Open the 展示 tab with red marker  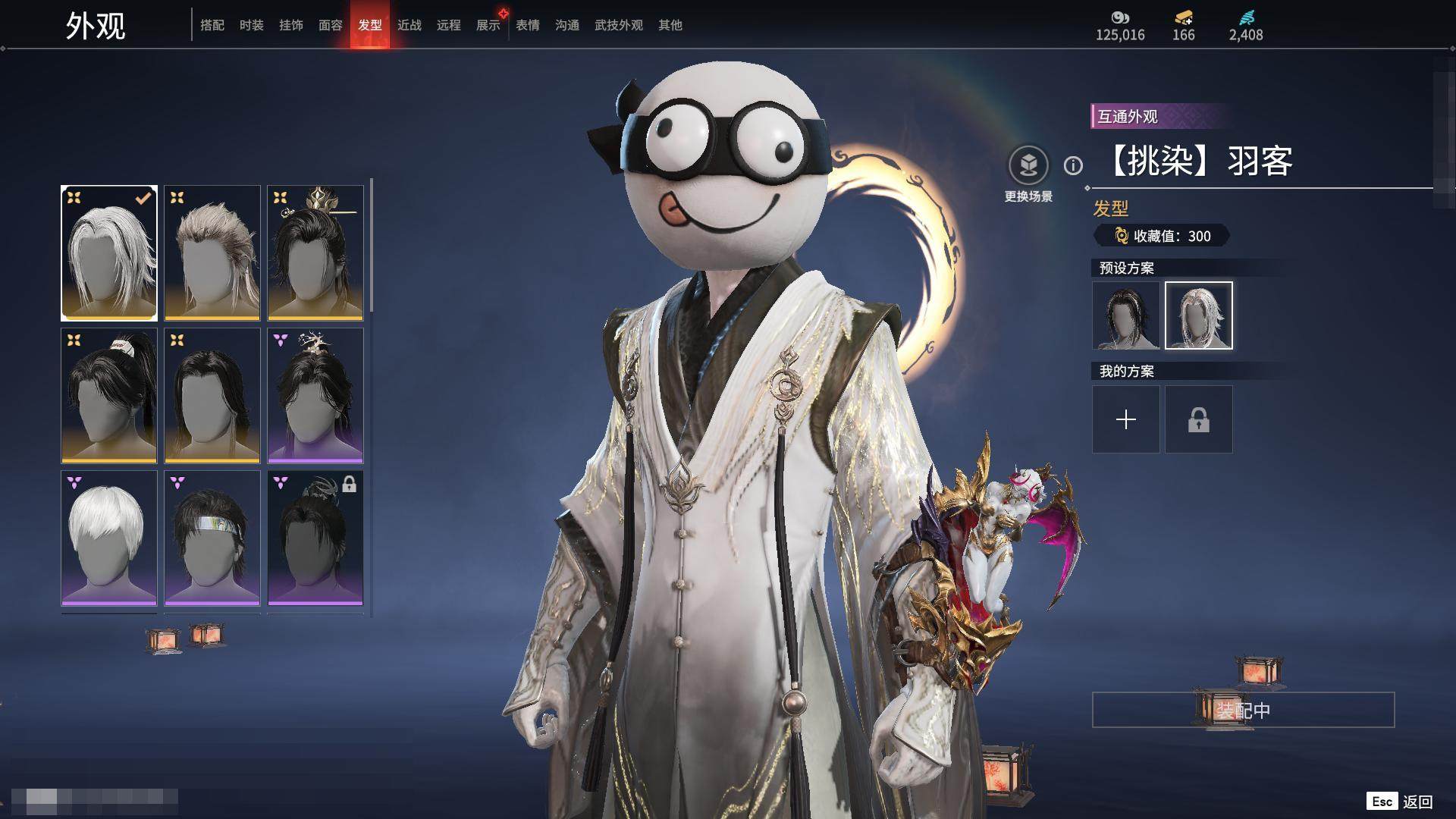click(488, 25)
